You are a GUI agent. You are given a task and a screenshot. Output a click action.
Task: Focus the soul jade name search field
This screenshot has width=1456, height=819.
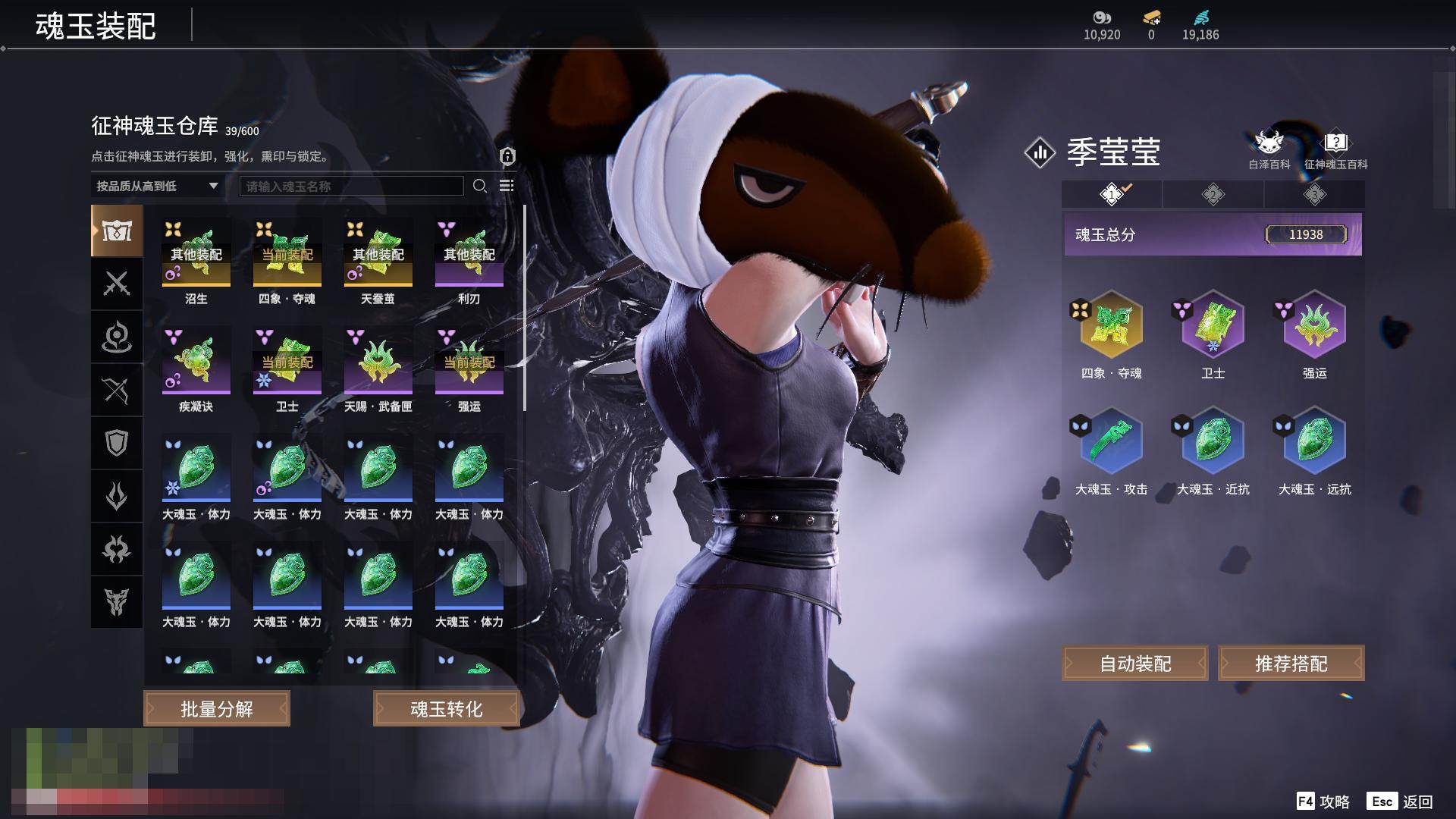[x=351, y=186]
